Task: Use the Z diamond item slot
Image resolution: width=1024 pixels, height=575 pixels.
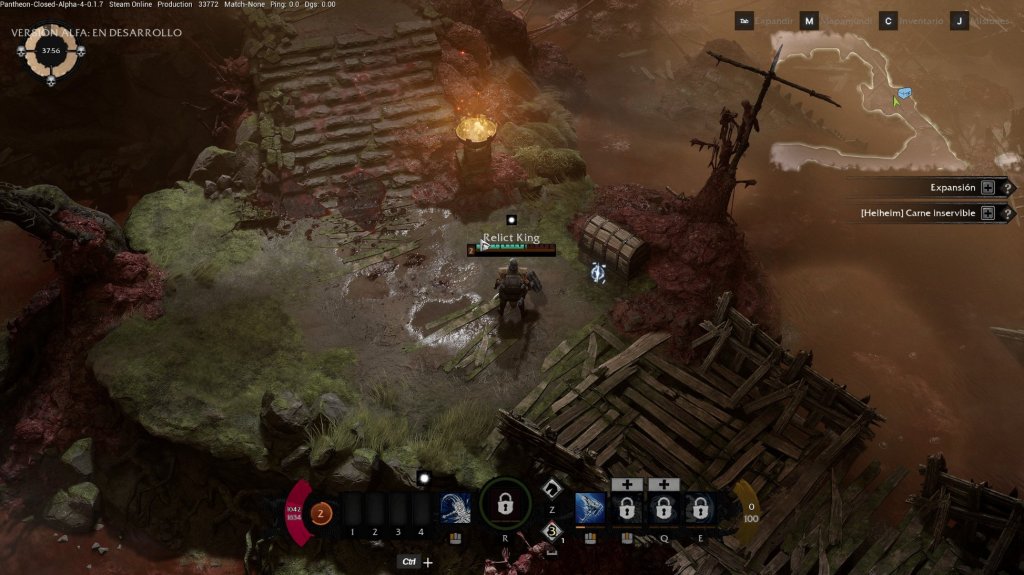Action: [x=551, y=489]
